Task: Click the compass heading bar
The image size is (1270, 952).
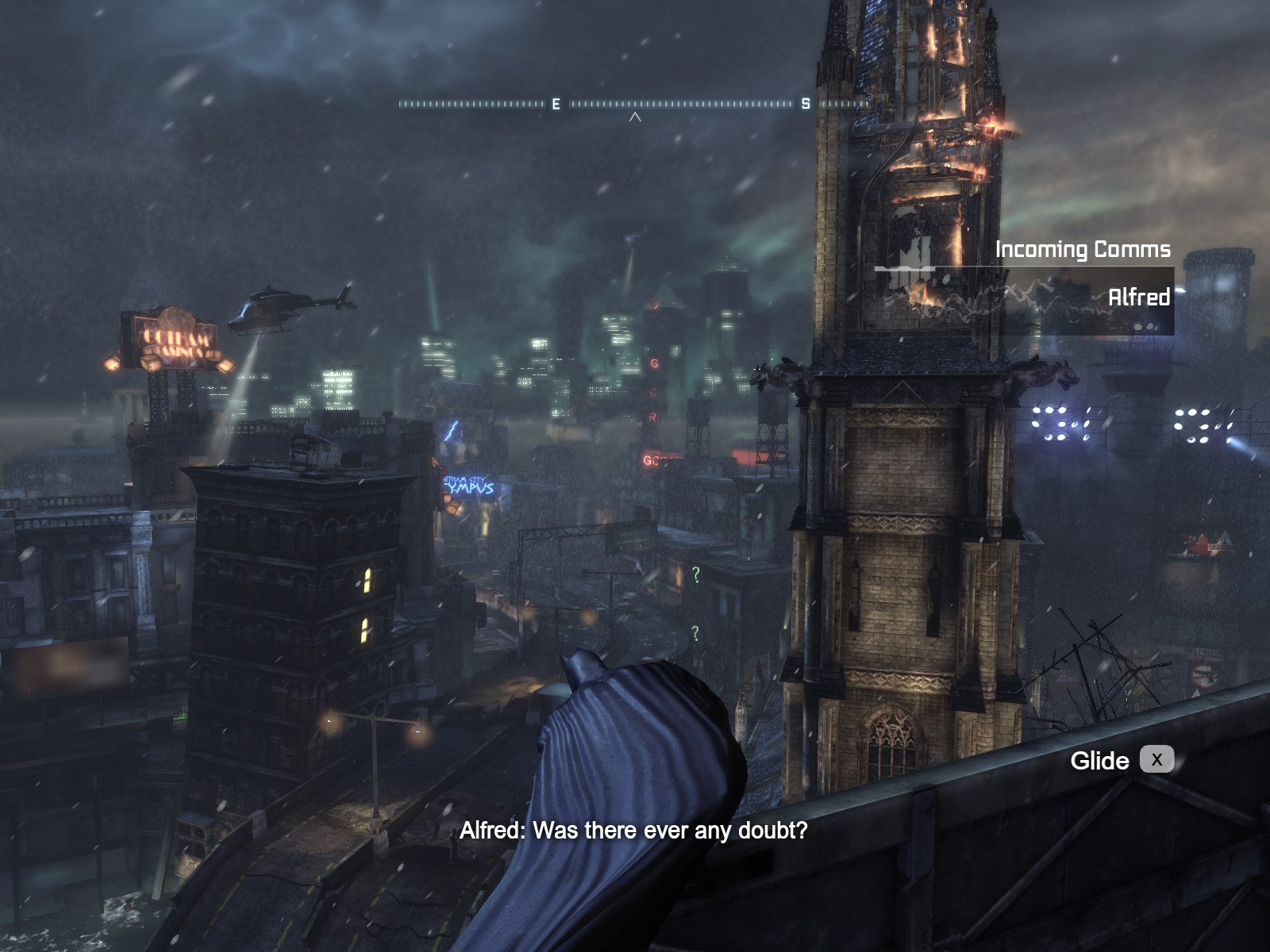Action: pos(634,104)
